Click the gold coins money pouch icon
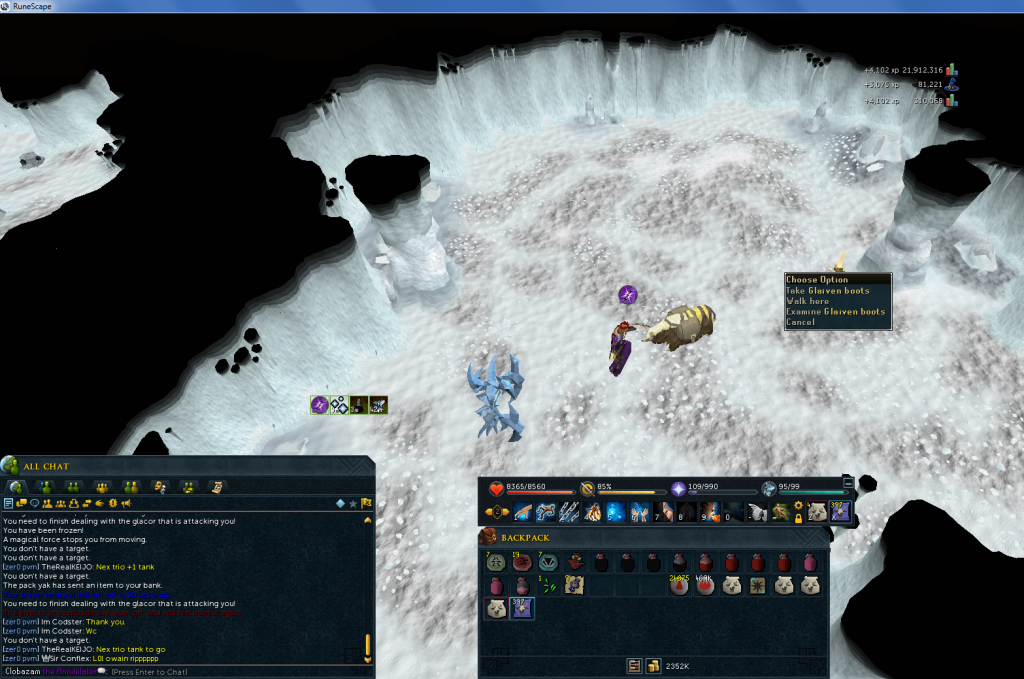 click(651, 665)
